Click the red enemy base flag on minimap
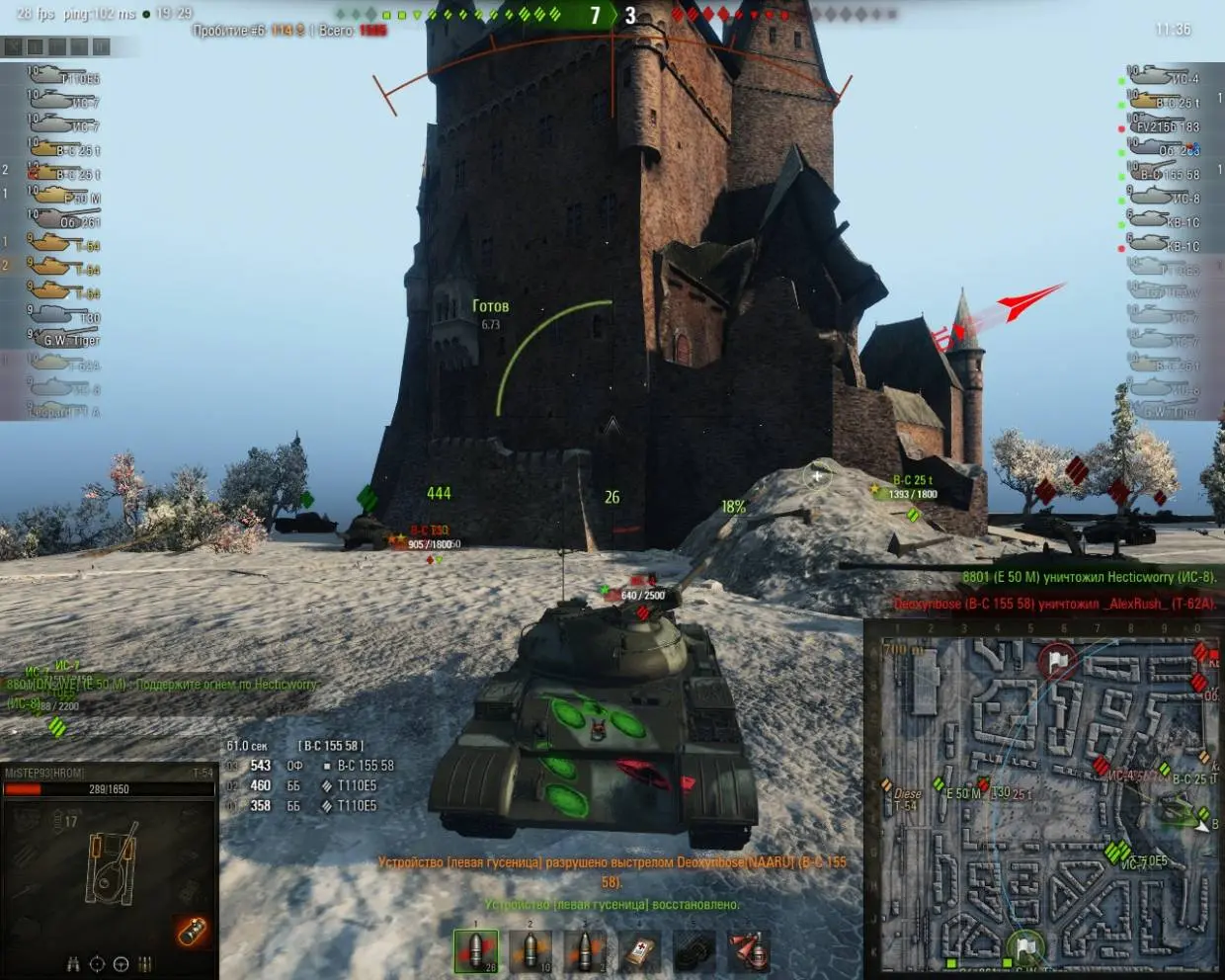 [1058, 660]
